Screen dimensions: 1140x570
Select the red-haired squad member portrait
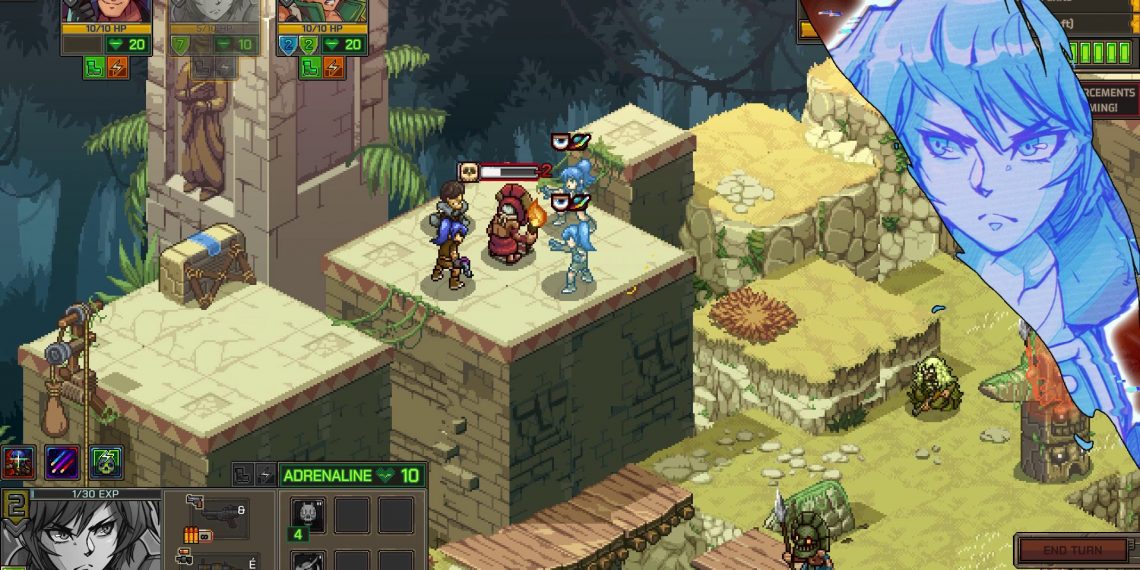point(106,10)
